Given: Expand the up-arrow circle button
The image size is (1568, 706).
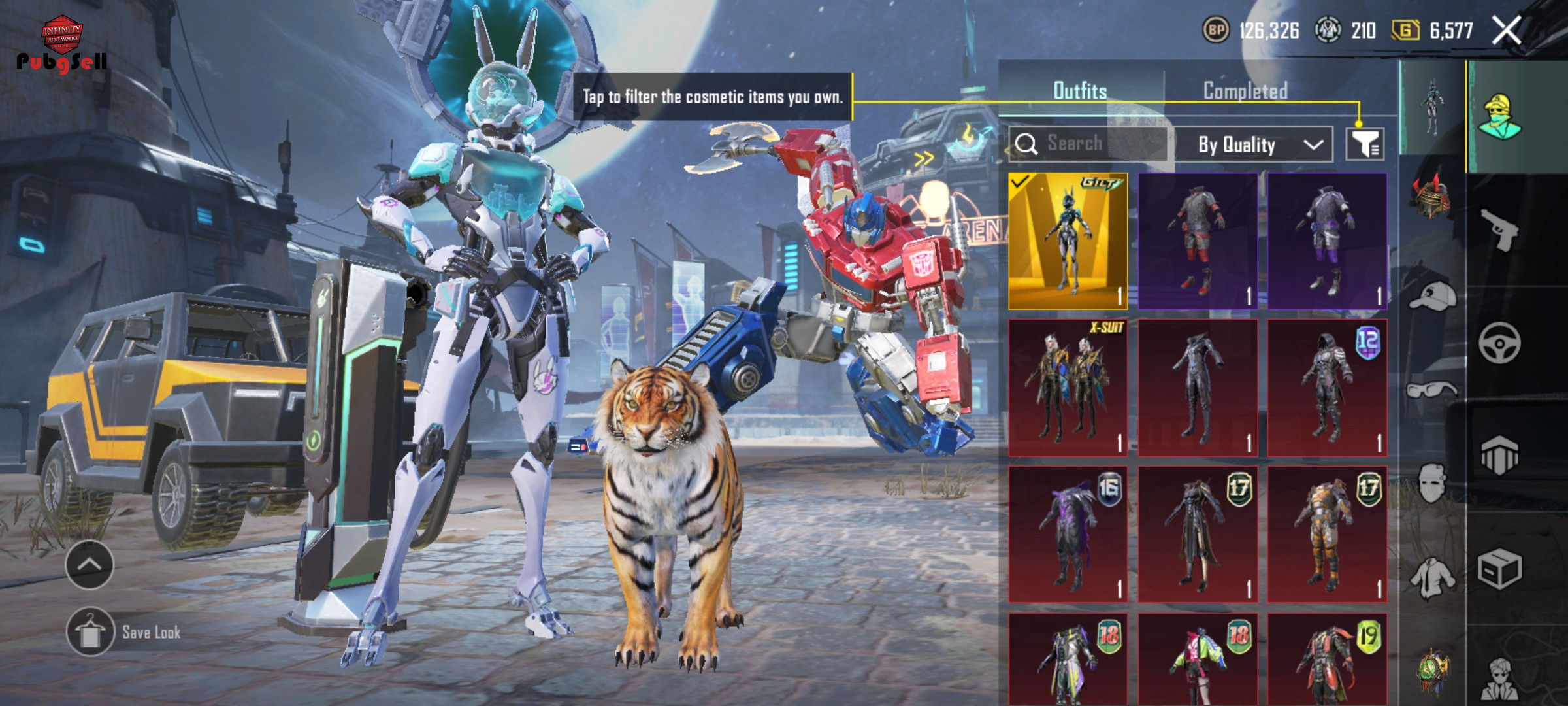Looking at the screenshot, I should pyautogui.click(x=90, y=565).
